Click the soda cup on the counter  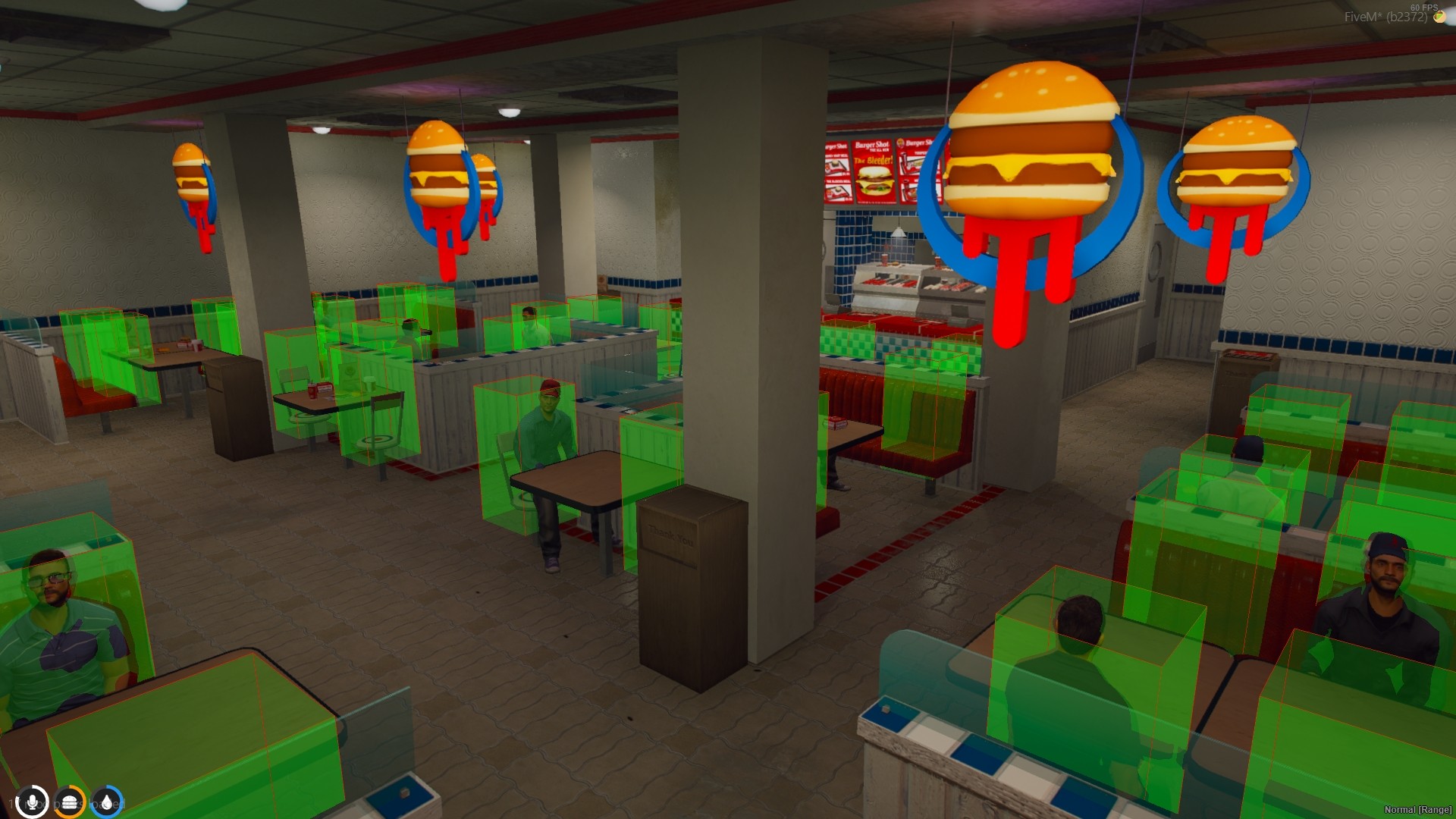885,259
